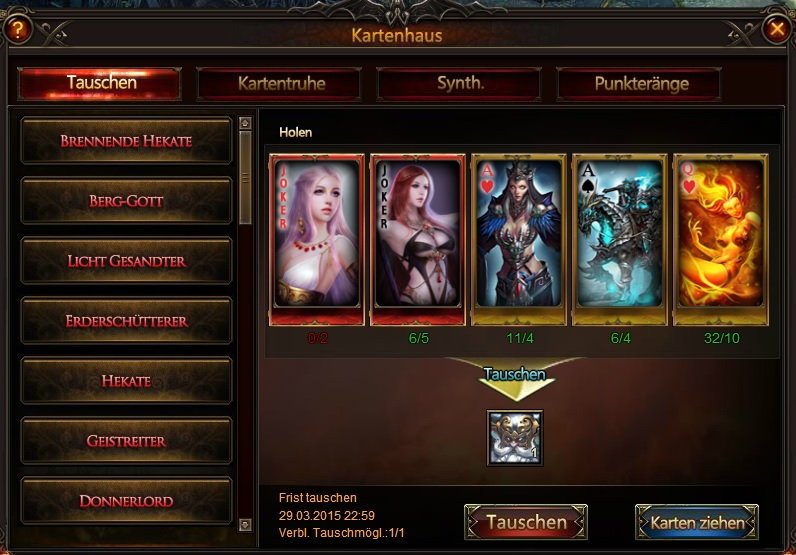
Task: Pick the Licht Gesandter entry
Action: [126, 261]
